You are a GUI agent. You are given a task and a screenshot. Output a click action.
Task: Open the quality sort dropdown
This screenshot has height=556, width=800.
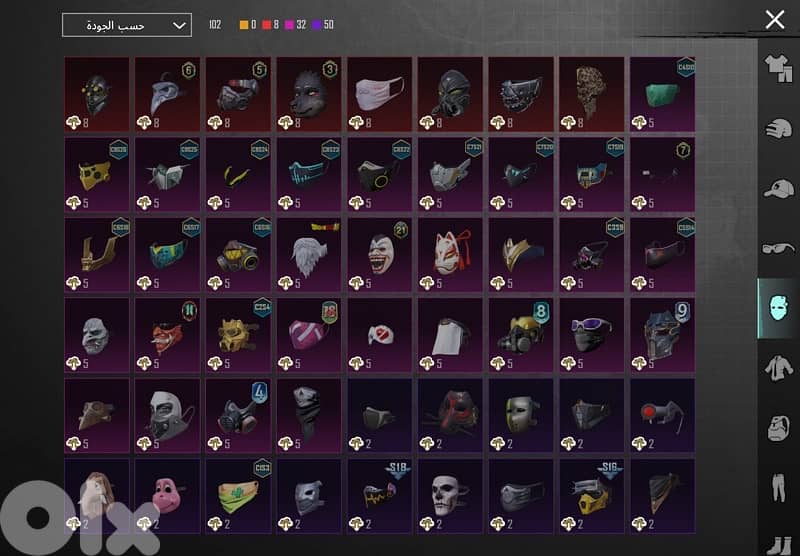126,25
